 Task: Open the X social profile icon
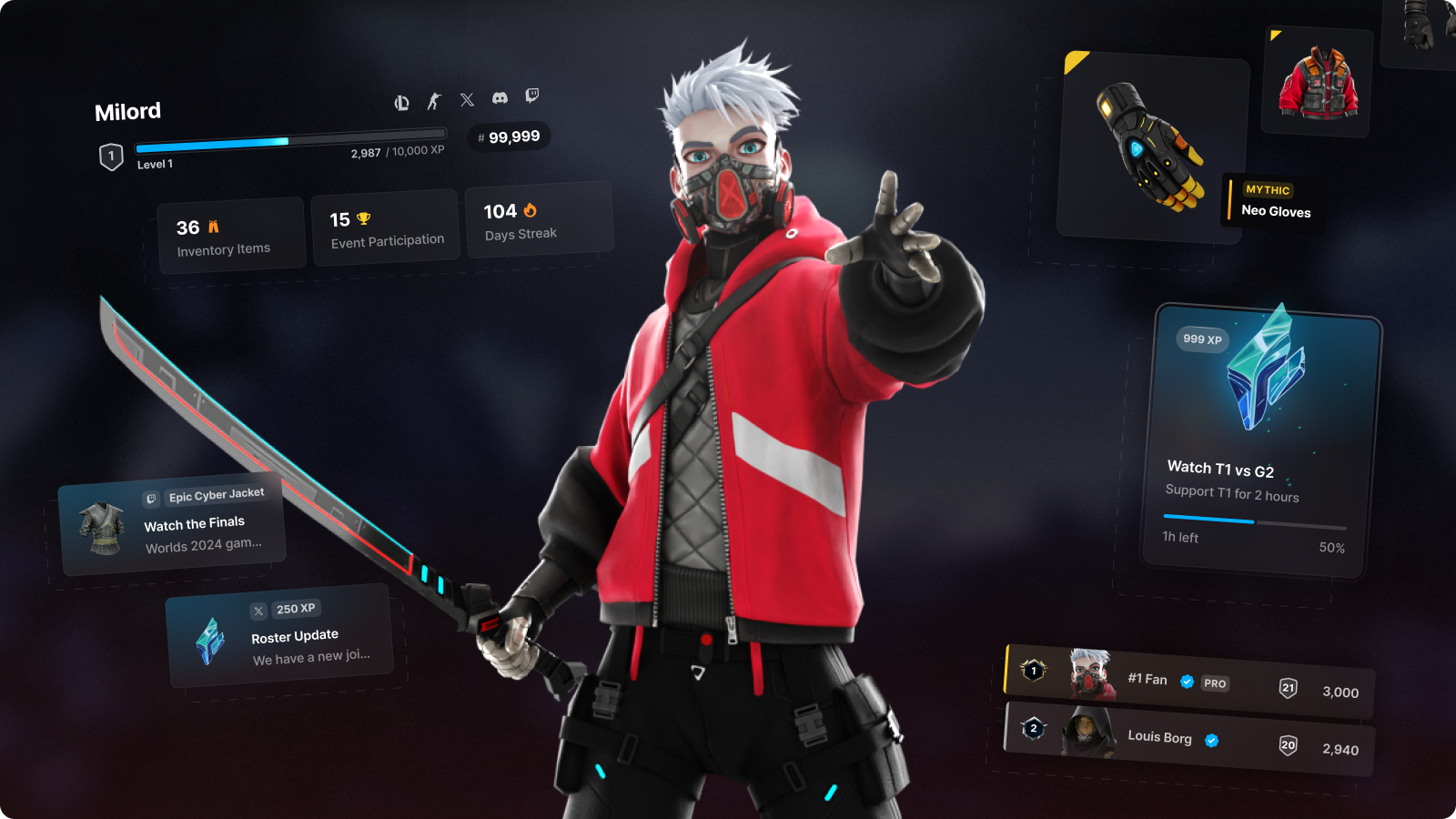pos(467,99)
